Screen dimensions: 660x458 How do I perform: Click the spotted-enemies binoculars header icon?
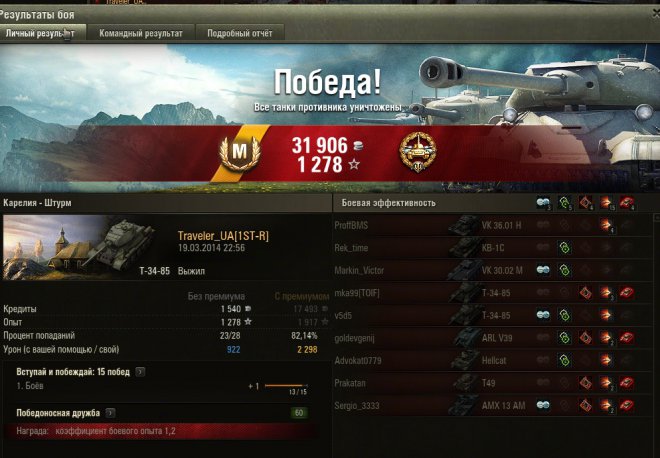pos(544,202)
